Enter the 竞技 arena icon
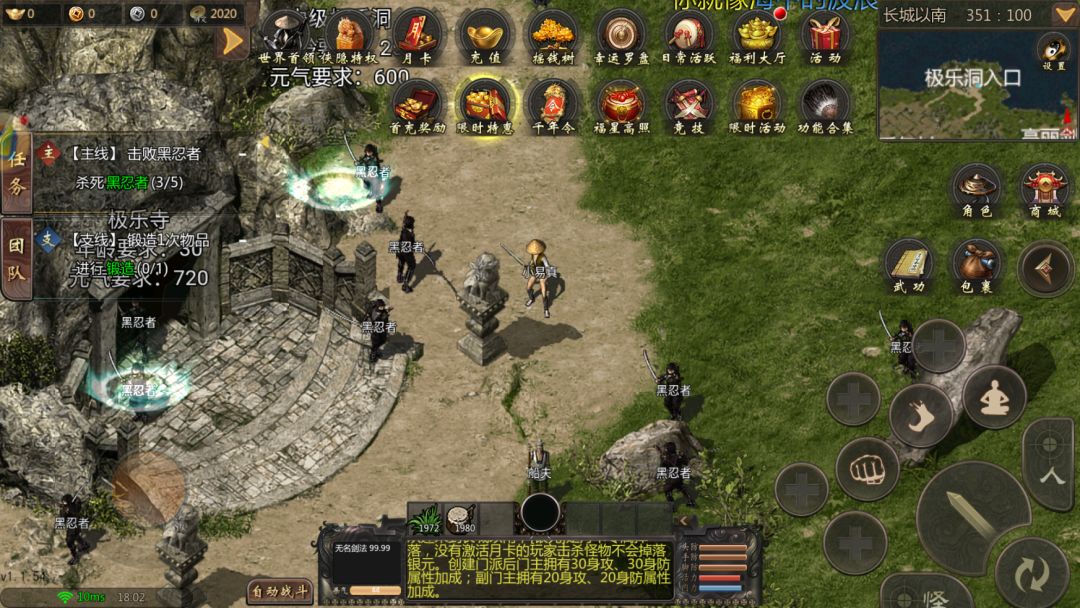Viewport: 1080px width, 608px height. click(688, 104)
